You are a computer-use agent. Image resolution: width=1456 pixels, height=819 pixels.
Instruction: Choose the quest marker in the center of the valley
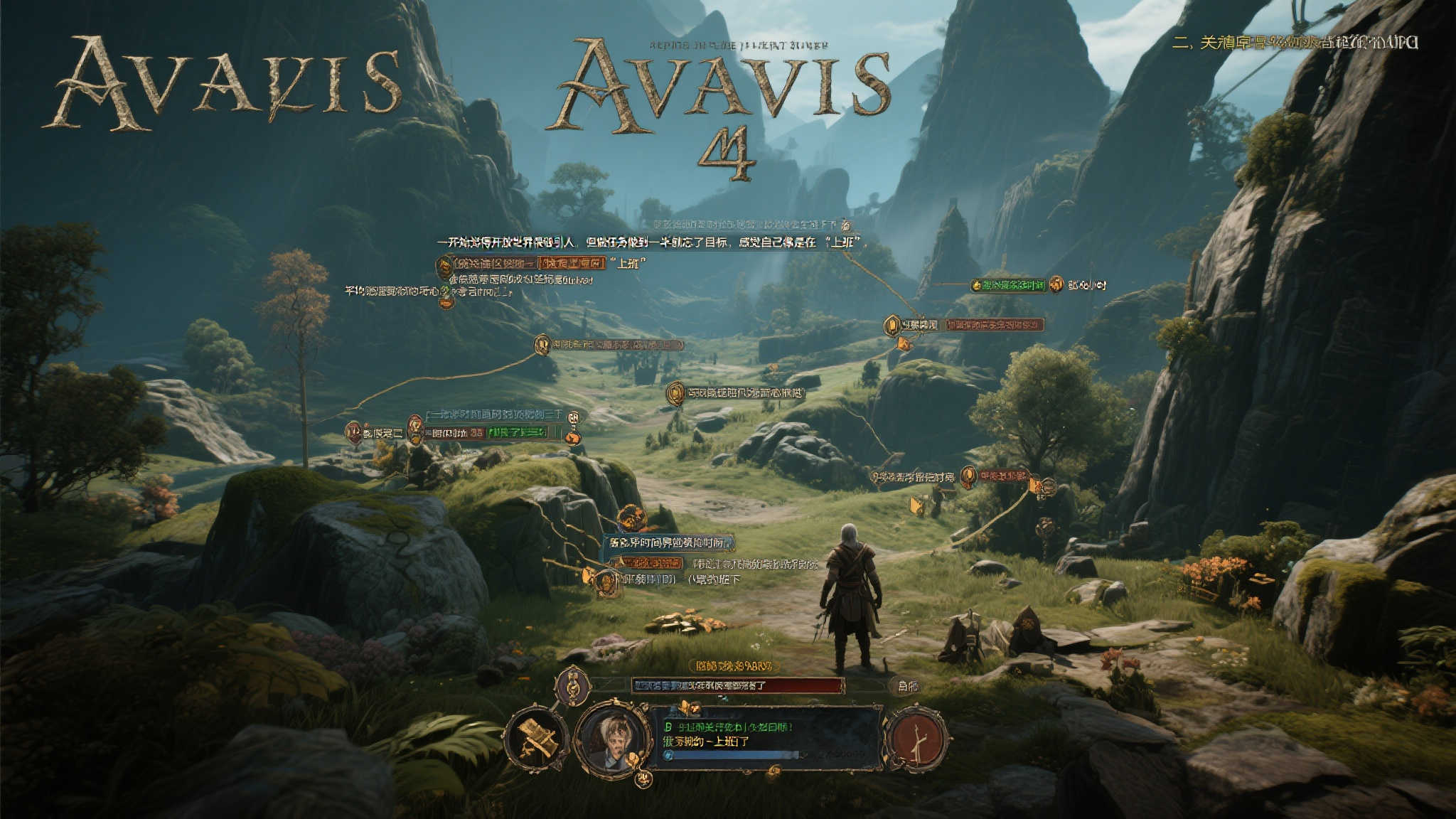[675, 393]
